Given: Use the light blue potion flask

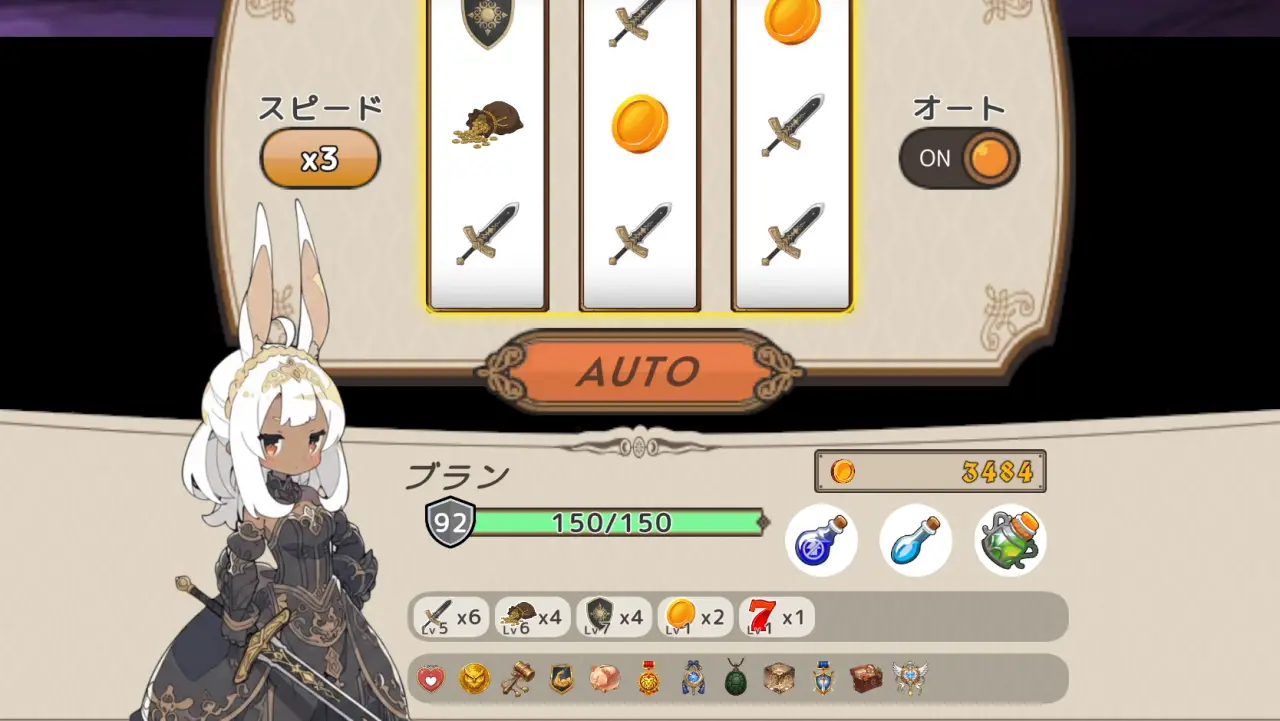Looking at the screenshot, I should [915, 540].
